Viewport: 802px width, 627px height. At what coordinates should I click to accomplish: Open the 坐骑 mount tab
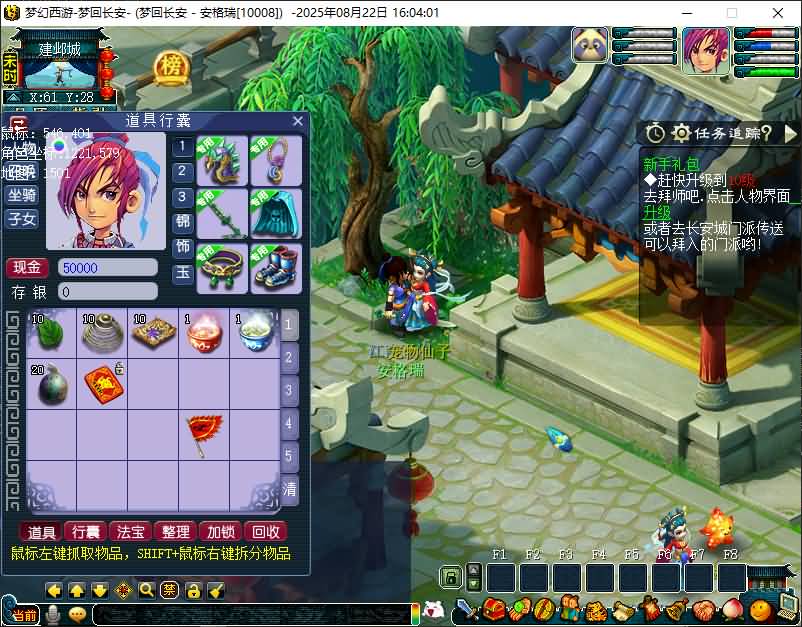(x=22, y=195)
